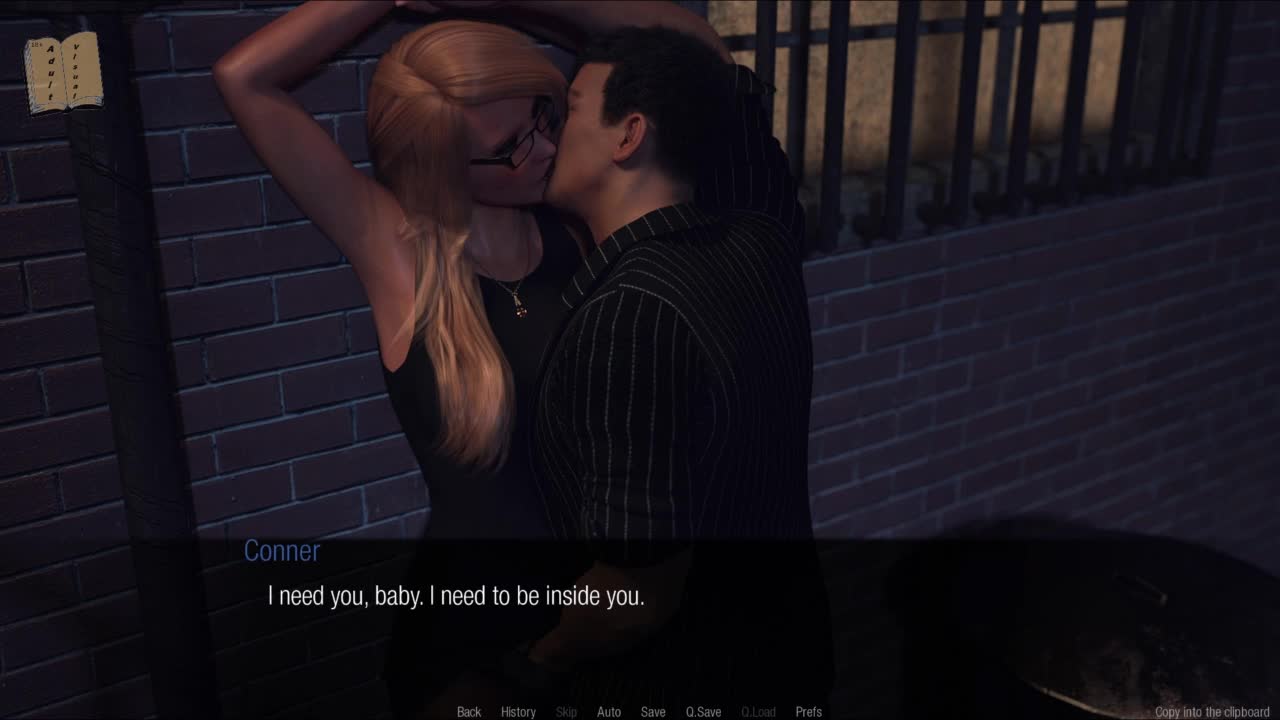Image resolution: width=1280 pixels, height=720 pixels.
Task: Quick save with Q.Save
Action: pos(703,712)
